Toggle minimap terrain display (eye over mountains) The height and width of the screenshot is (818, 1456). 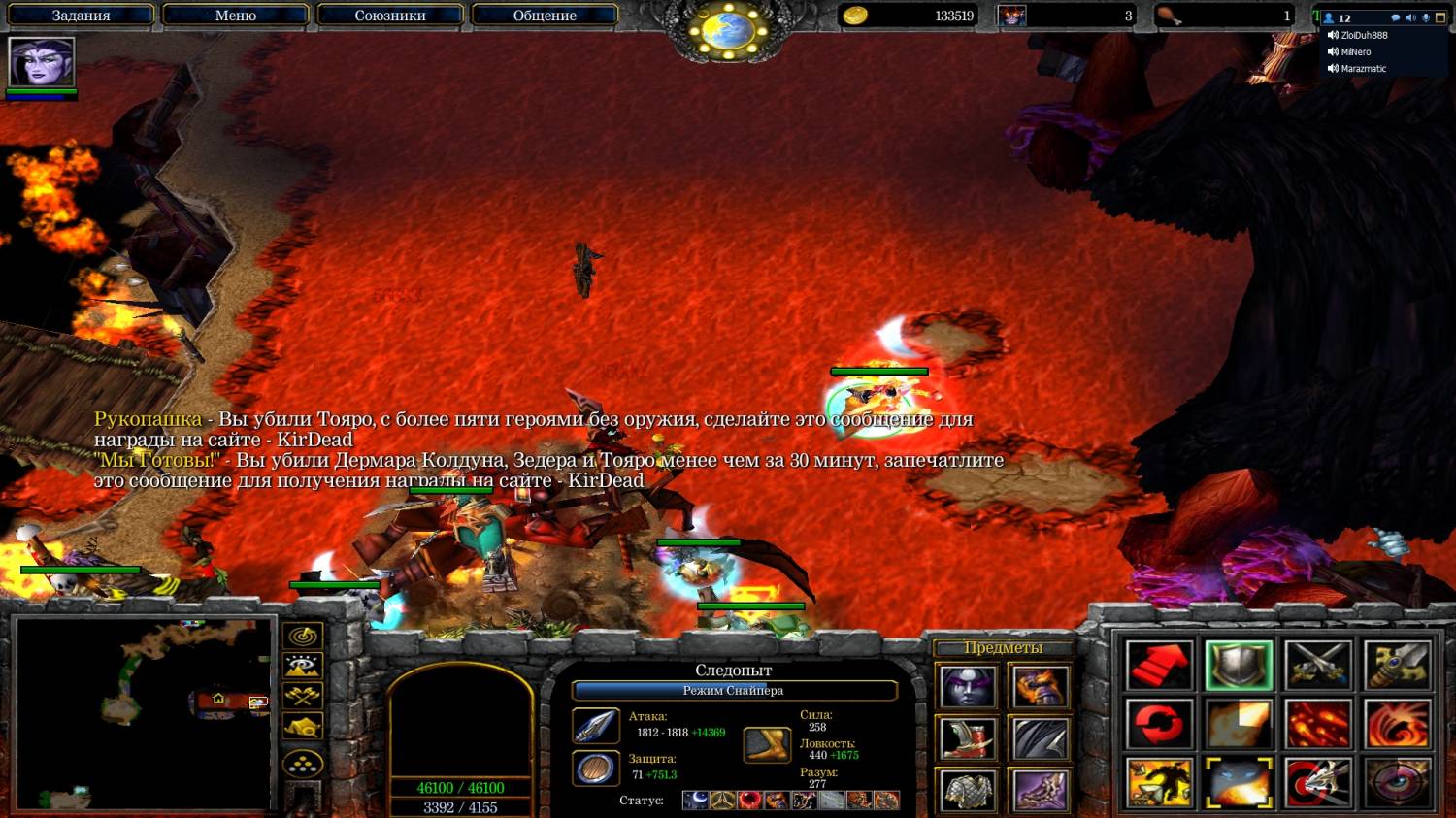click(303, 666)
